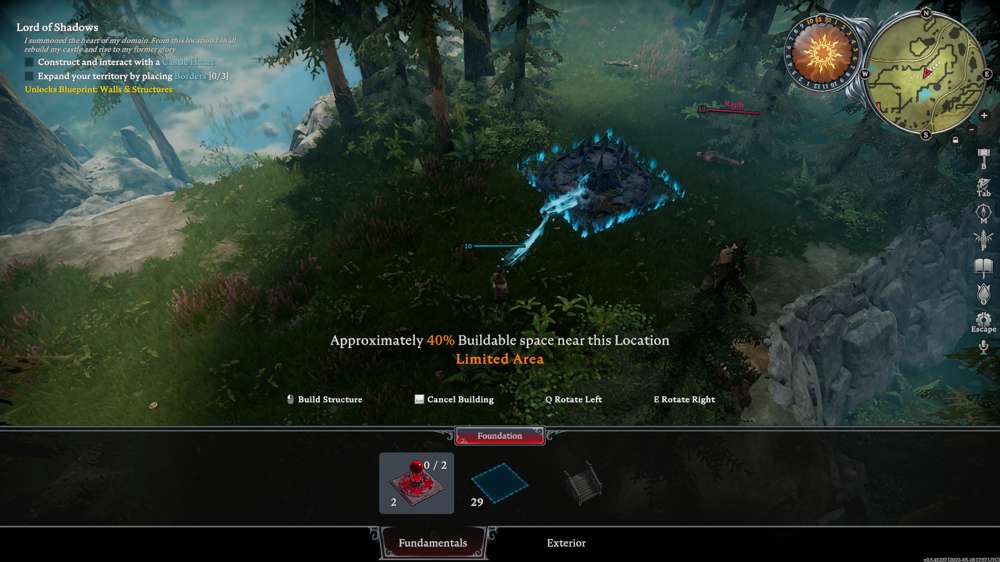
Task: Switch to the Fundamentals tab
Action: click(x=433, y=543)
